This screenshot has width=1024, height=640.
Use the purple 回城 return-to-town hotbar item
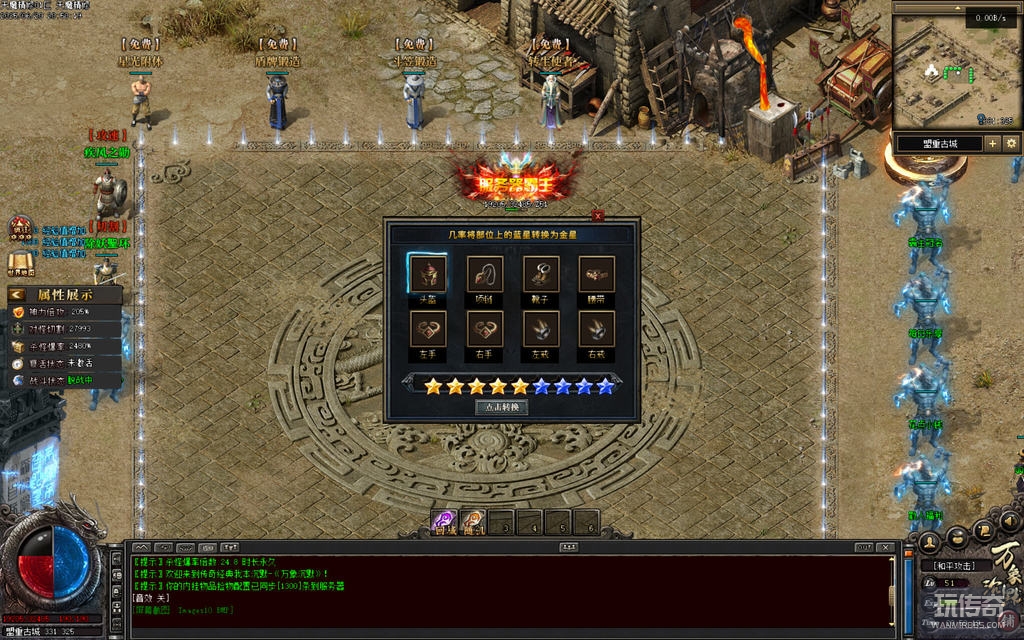point(445,521)
